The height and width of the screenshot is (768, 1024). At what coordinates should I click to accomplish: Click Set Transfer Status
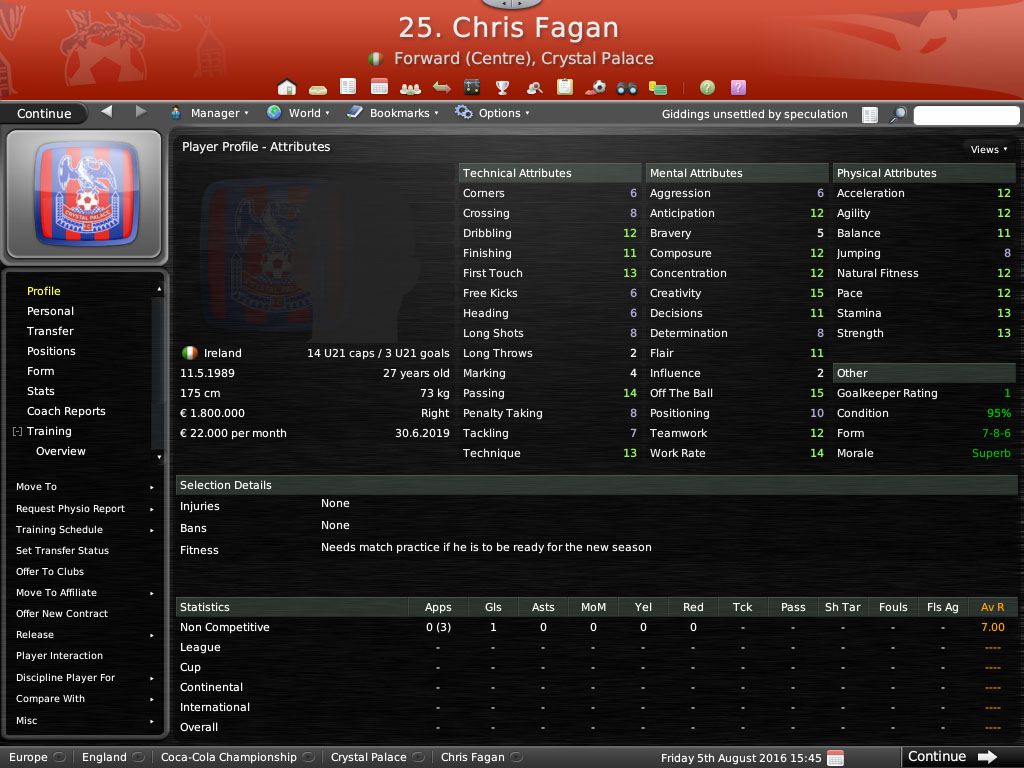[x=62, y=551]
